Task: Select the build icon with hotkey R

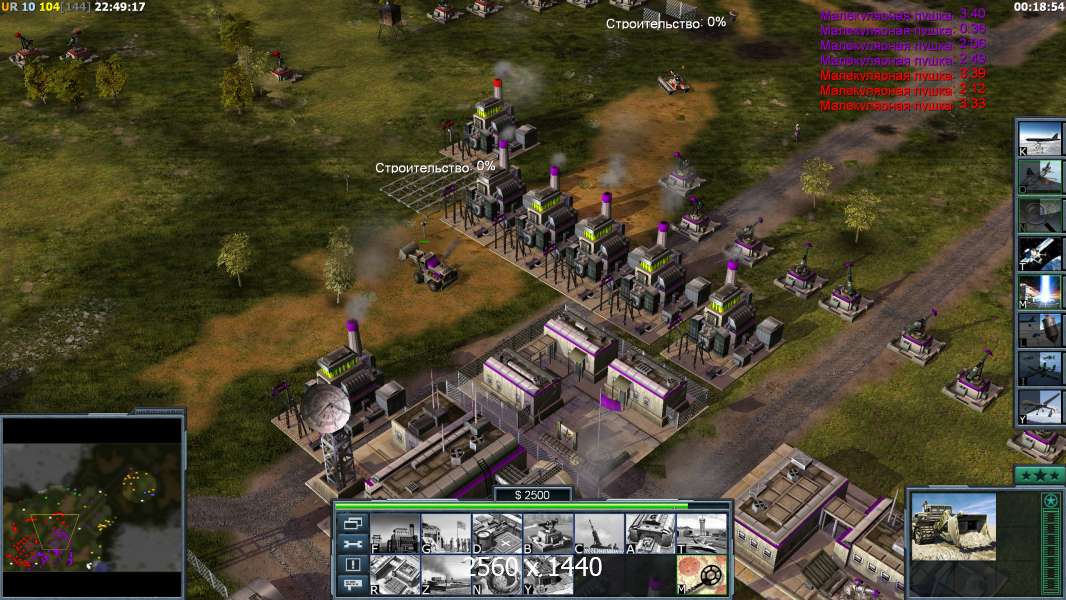Action: pyautogui.click(x=395, y=574)
